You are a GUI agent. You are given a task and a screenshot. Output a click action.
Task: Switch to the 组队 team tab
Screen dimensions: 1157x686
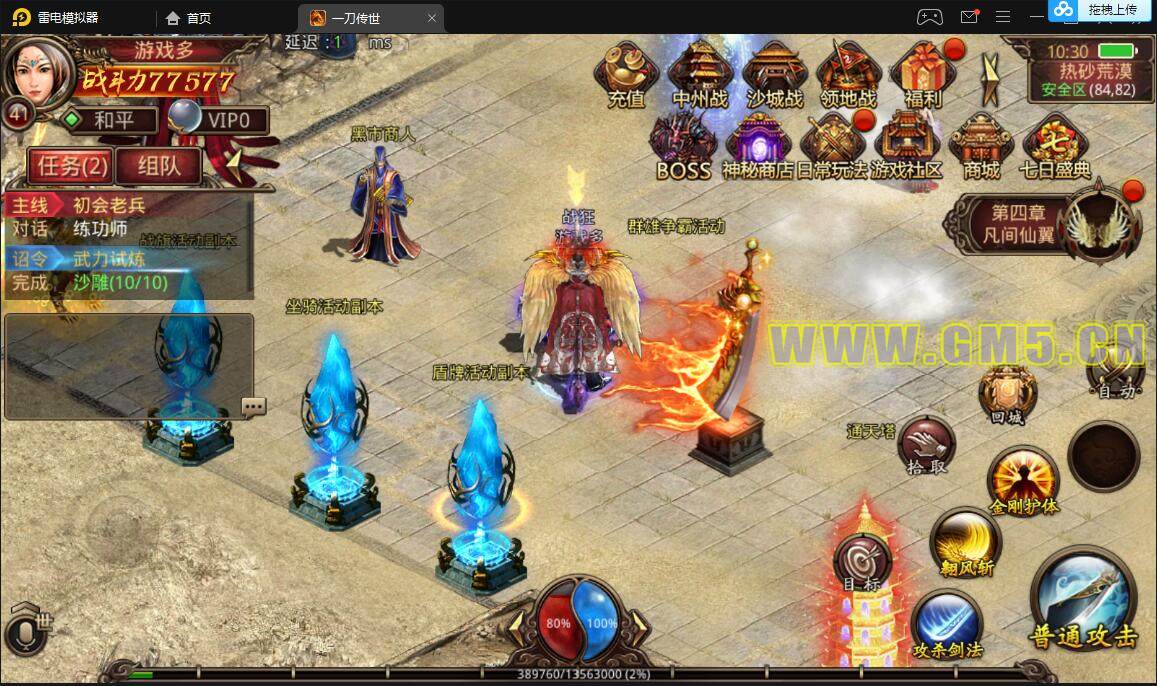158,166
